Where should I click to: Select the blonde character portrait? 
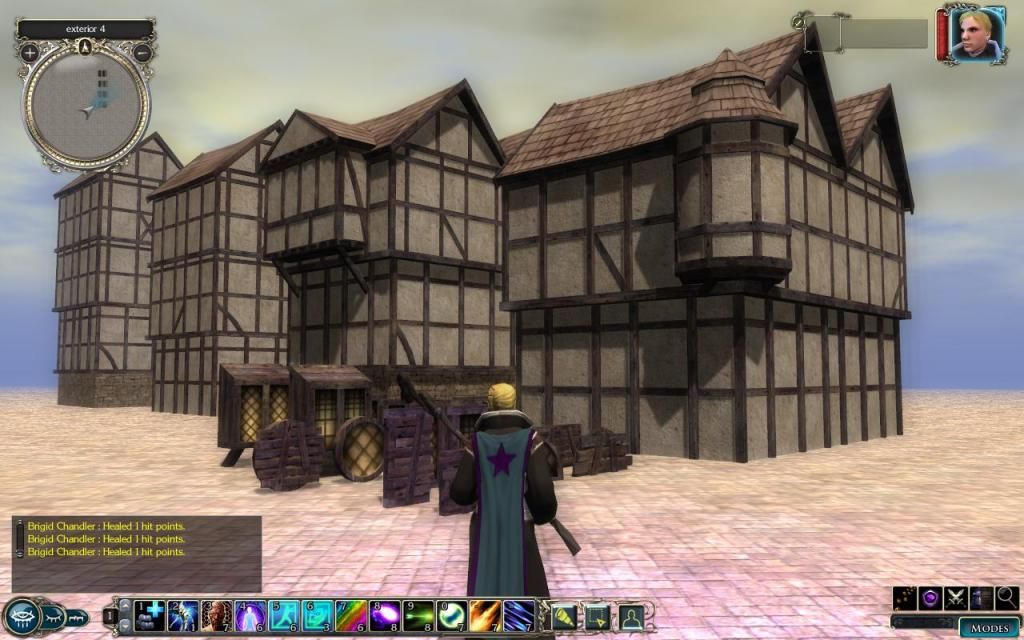(975, 35)
